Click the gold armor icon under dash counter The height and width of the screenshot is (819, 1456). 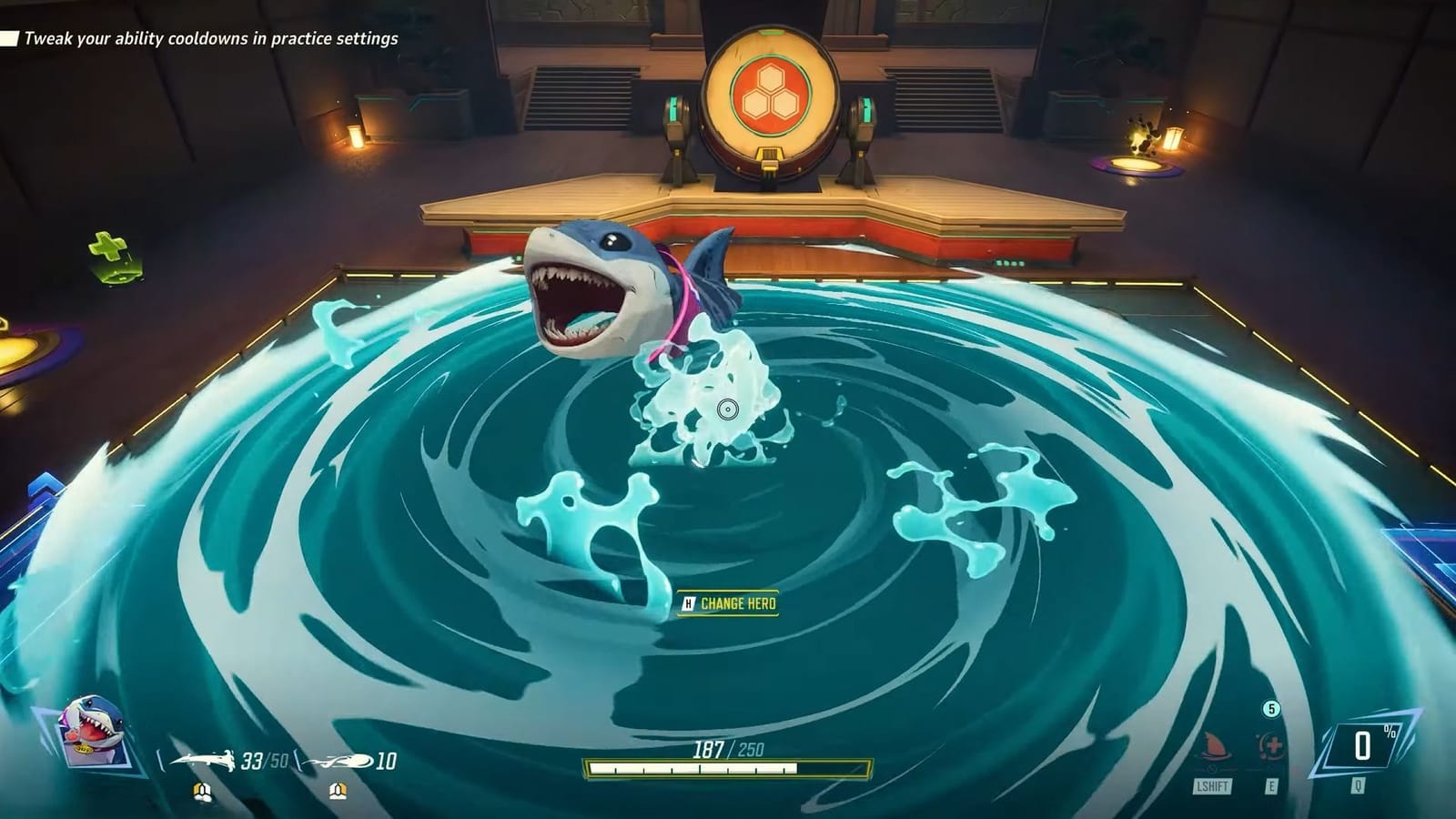[x=337, y=791]
